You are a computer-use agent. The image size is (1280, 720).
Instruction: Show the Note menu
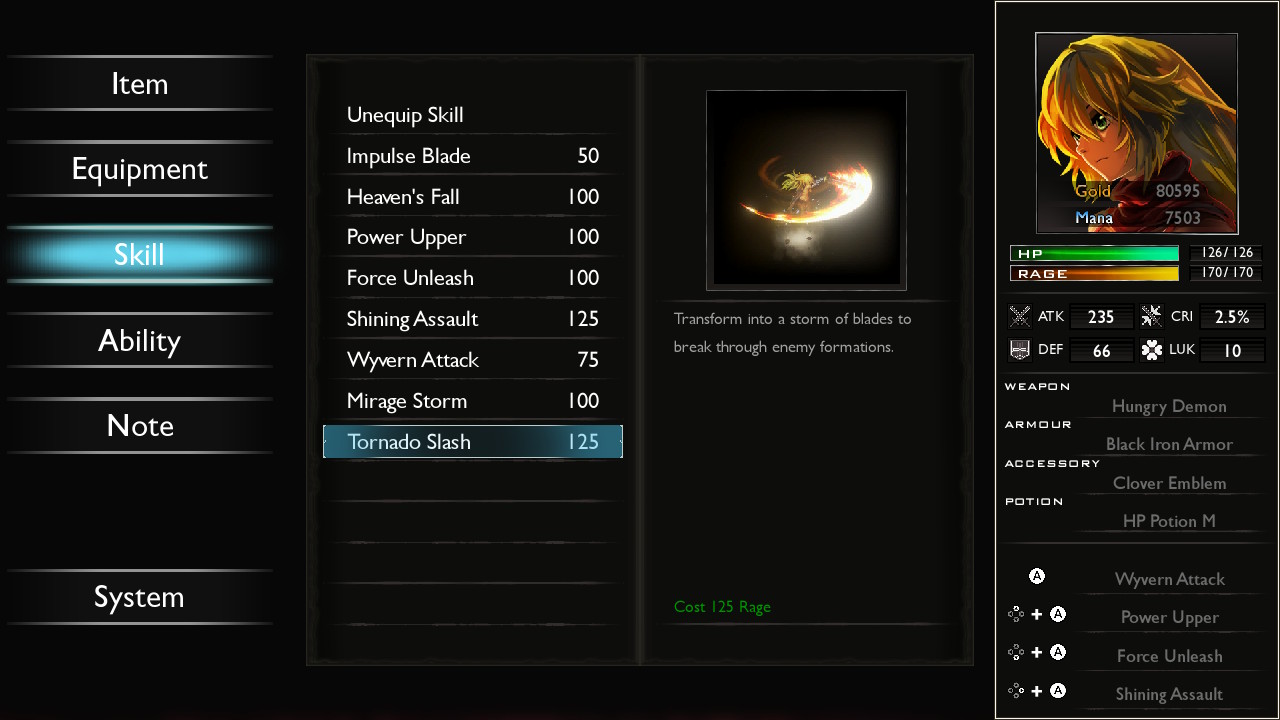[x=139, y=426]
